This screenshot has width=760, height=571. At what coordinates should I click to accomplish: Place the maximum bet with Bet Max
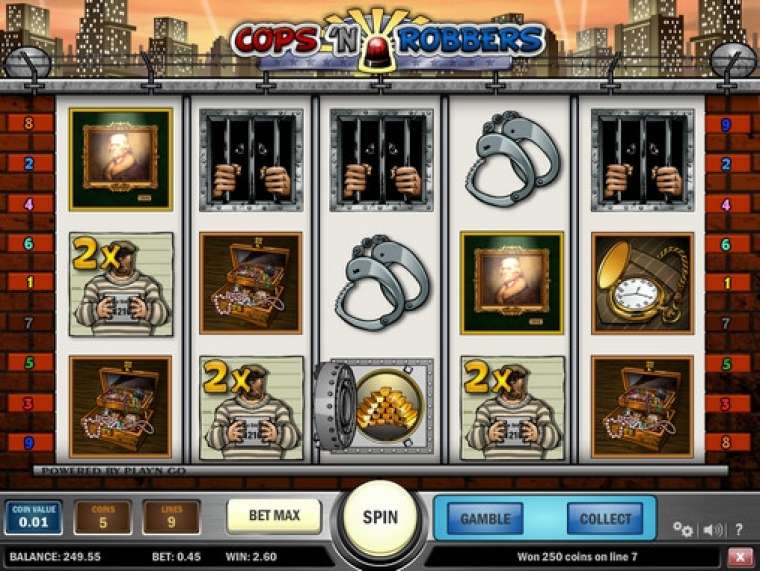pyautogui.click(x=273, y=516)
